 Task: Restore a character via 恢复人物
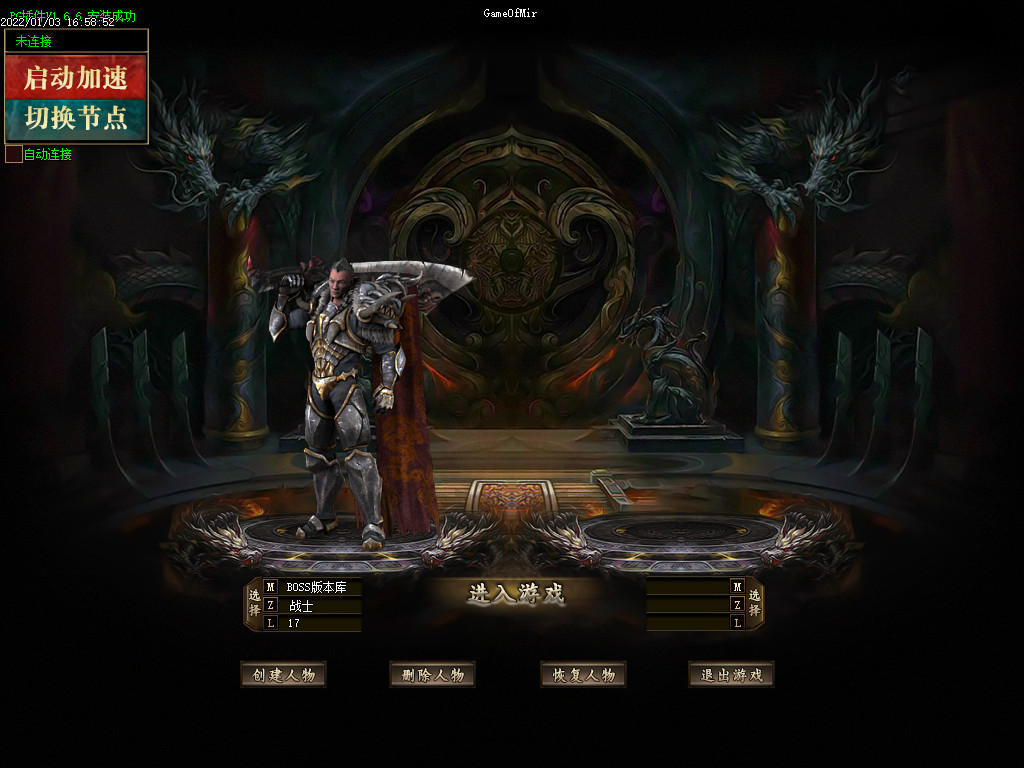click(583, 675)
